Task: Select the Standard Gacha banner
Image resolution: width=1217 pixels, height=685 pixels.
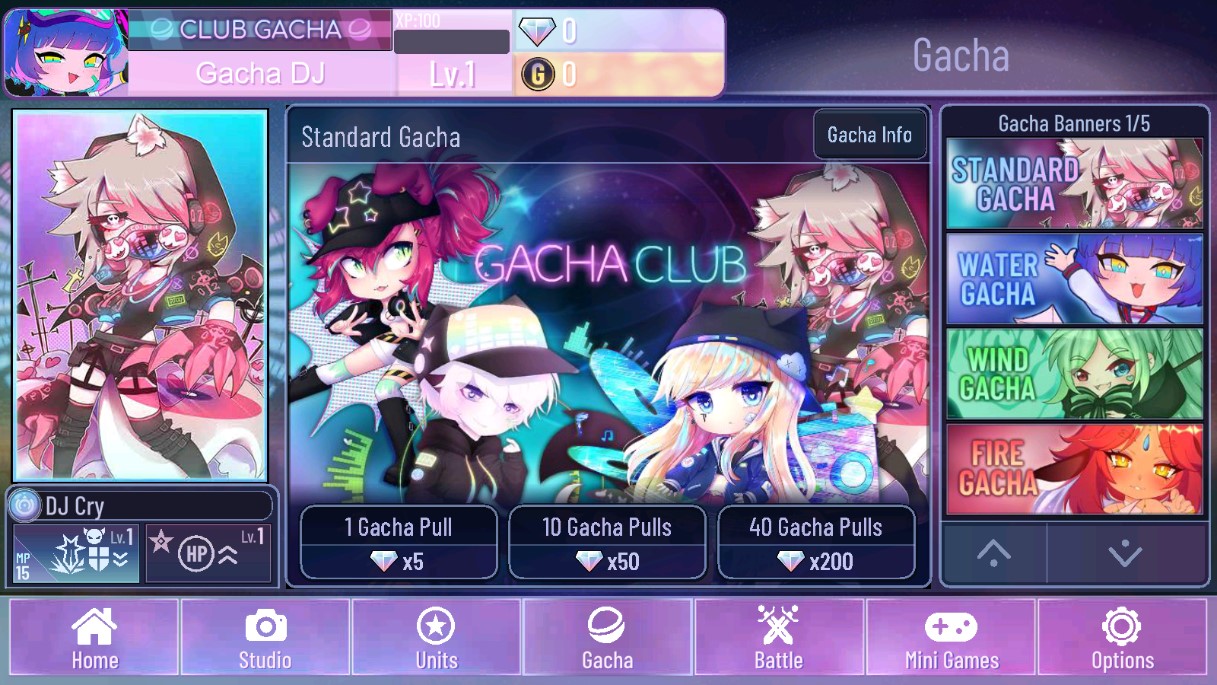Action: [1074, 184]
